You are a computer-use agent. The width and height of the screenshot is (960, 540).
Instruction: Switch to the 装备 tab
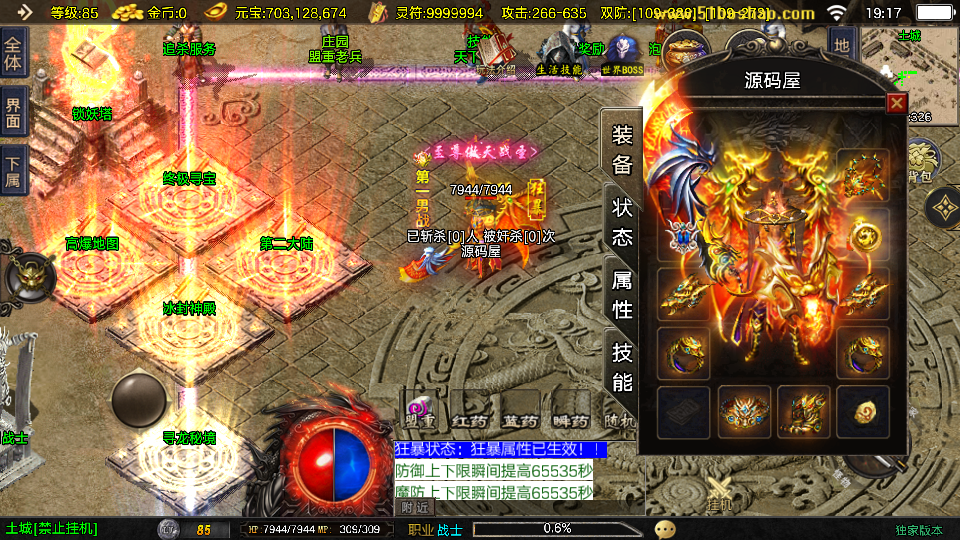(622, 150)
